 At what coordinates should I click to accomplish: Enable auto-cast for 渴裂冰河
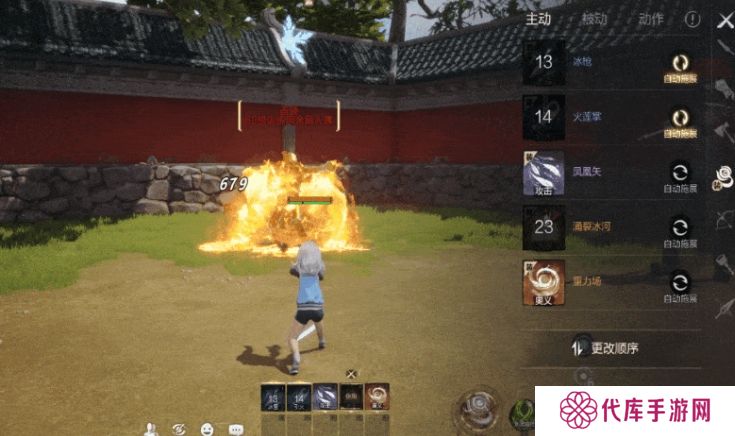pos(680,228)
